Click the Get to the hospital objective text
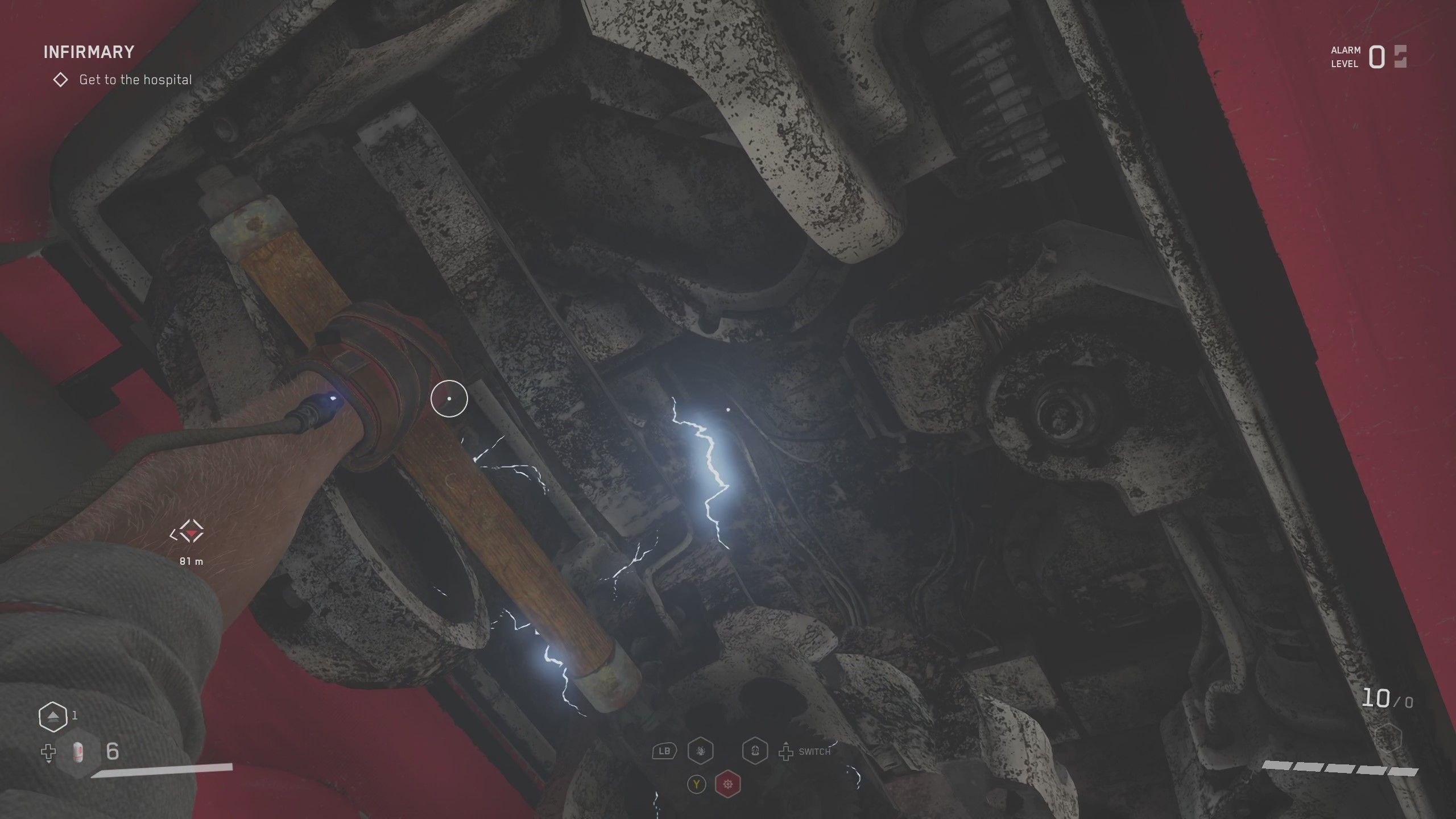 tap(135, 80)
